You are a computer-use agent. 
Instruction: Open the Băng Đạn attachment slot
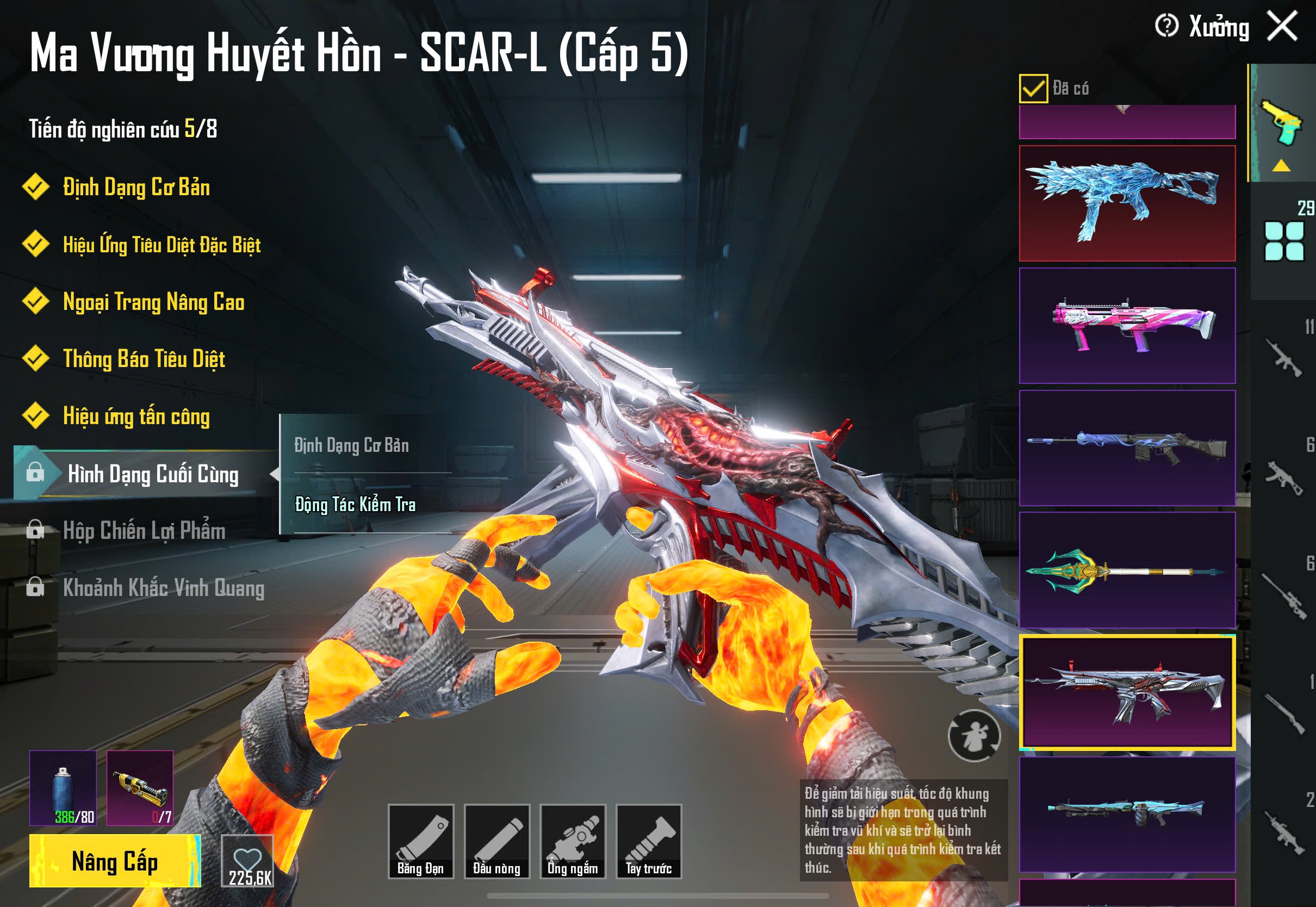[x=420, y=842]
